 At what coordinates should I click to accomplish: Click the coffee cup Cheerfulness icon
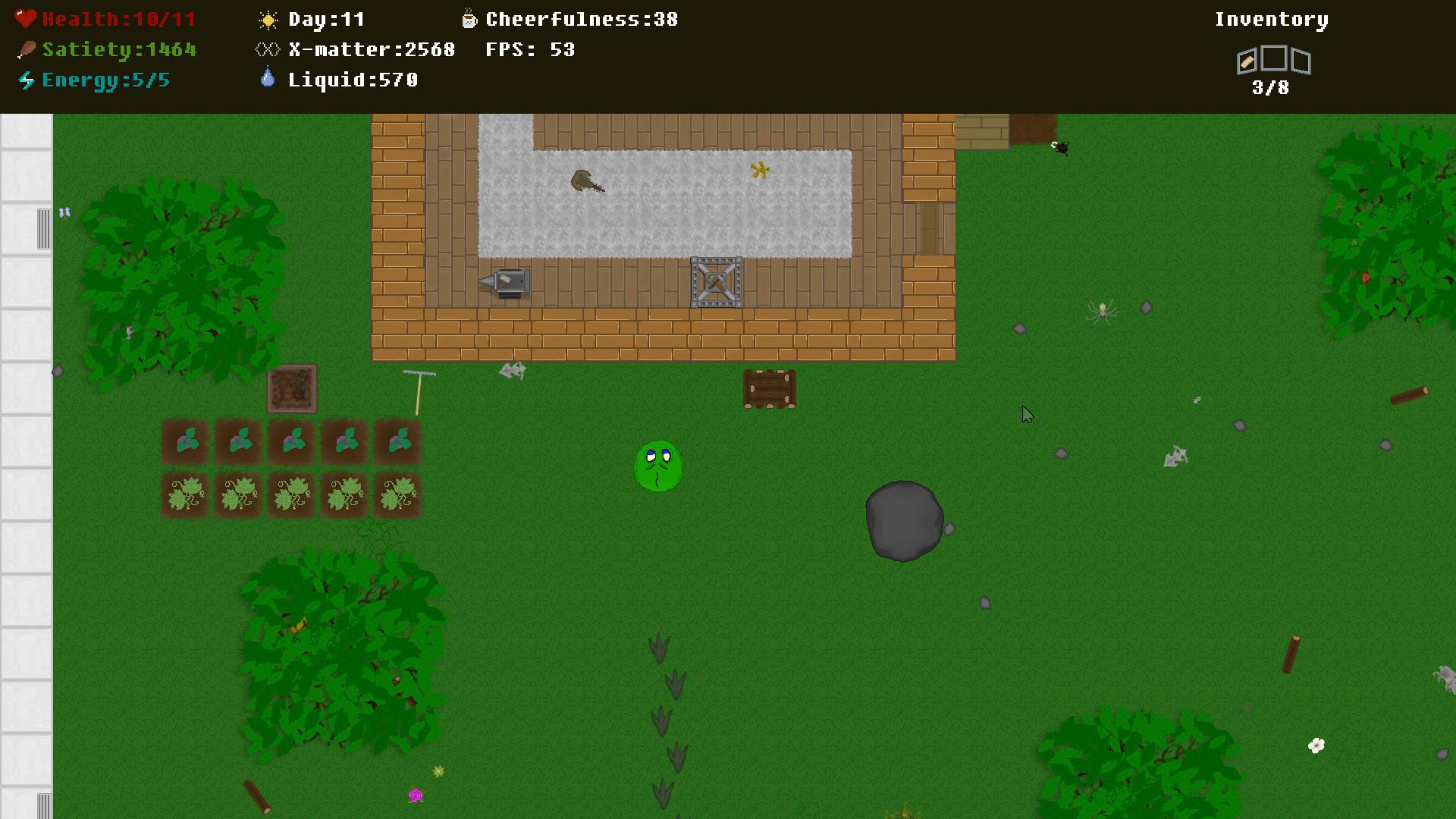[469, 18]
